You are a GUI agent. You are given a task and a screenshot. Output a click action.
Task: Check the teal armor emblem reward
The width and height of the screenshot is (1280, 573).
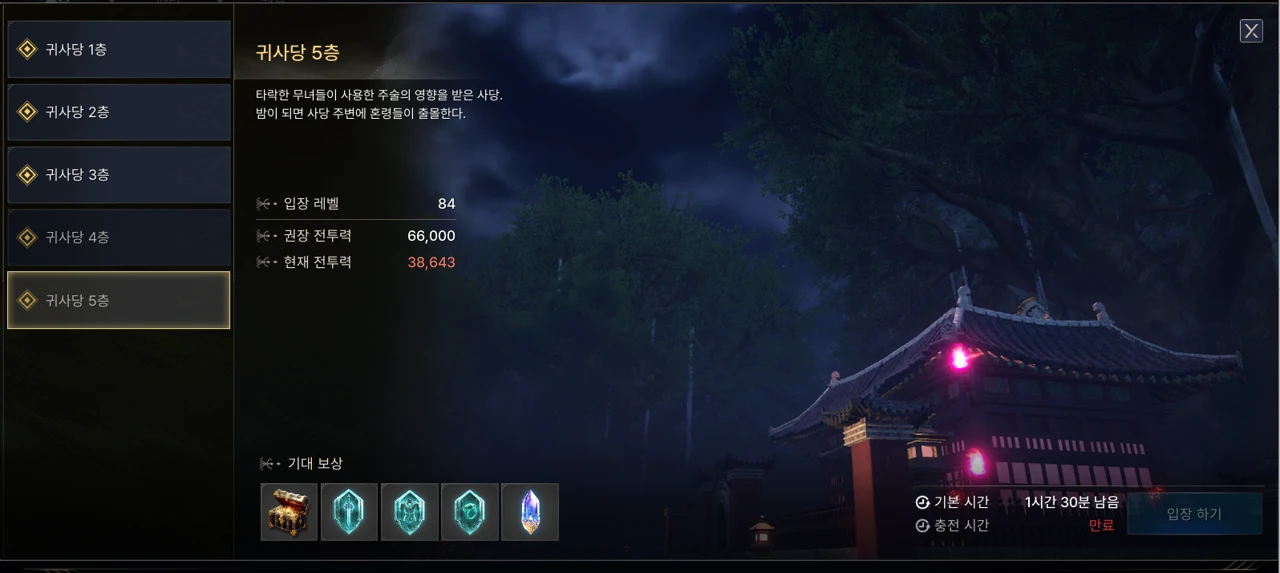[x=410, y=512]
